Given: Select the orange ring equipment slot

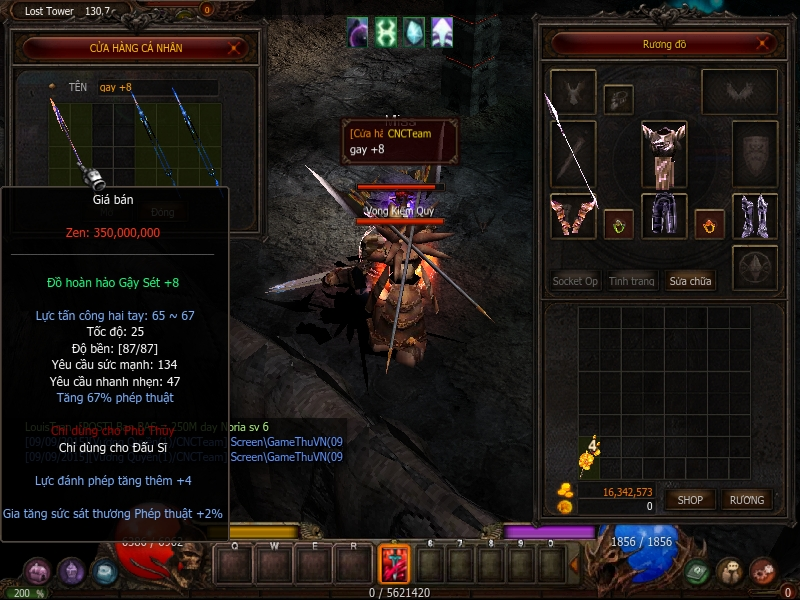Looking at the screenshot, I should click(x=709, y=224).
